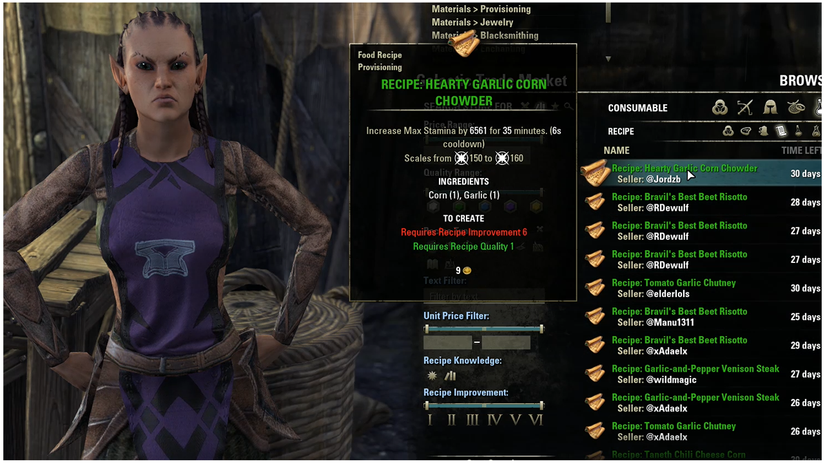Select the all-consumables overview category icon
Screen dimensions: 825x464
[x=718, y=107]
